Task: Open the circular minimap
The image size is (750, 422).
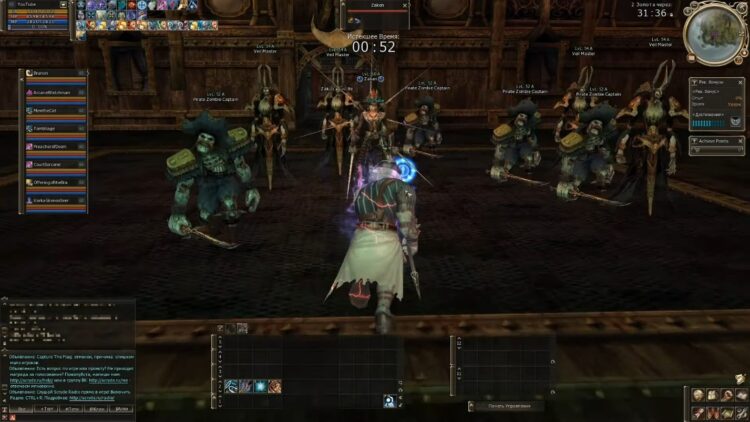Action: 713,29
